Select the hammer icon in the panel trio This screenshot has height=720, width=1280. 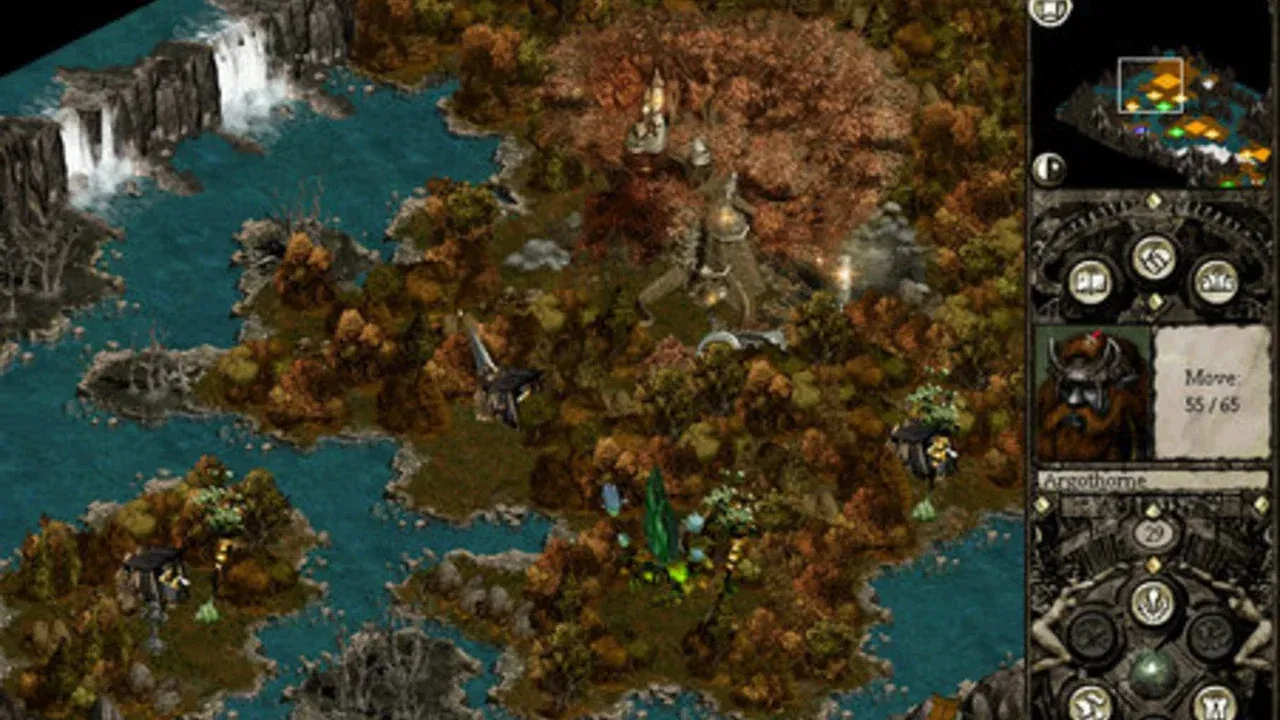coord(1155,256)
